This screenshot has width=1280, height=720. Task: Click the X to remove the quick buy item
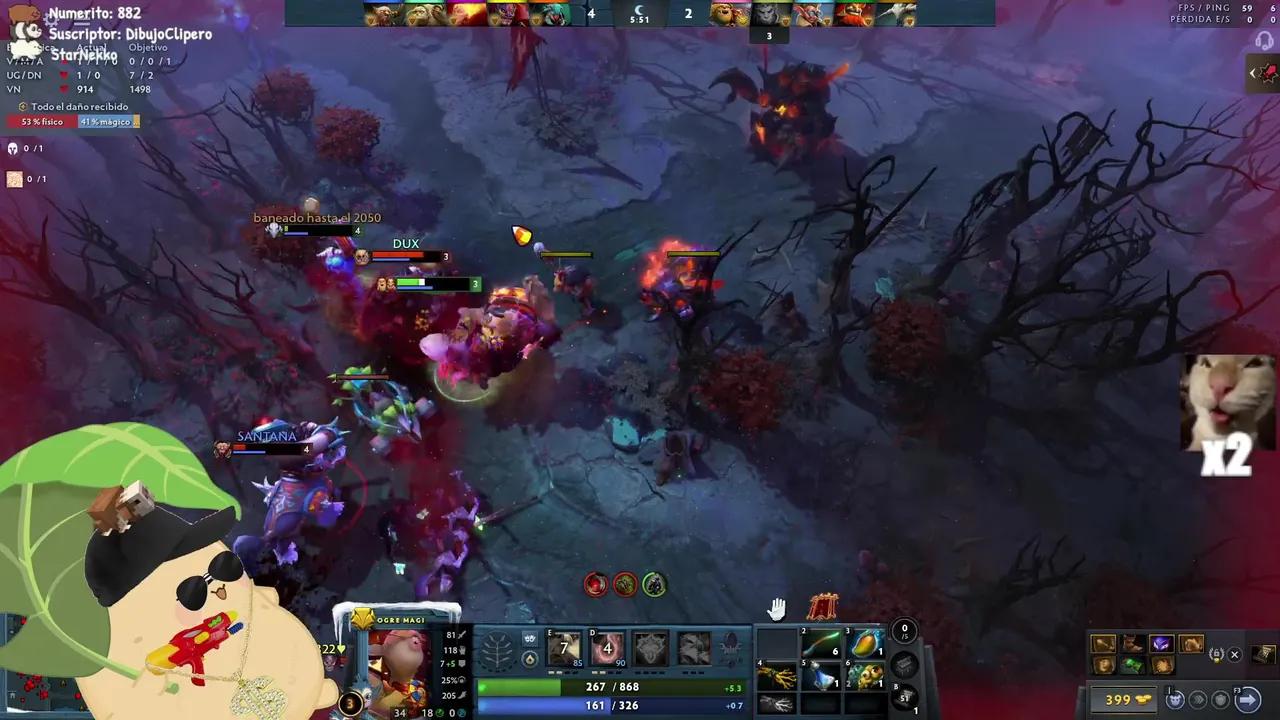tap(1234, 654)
